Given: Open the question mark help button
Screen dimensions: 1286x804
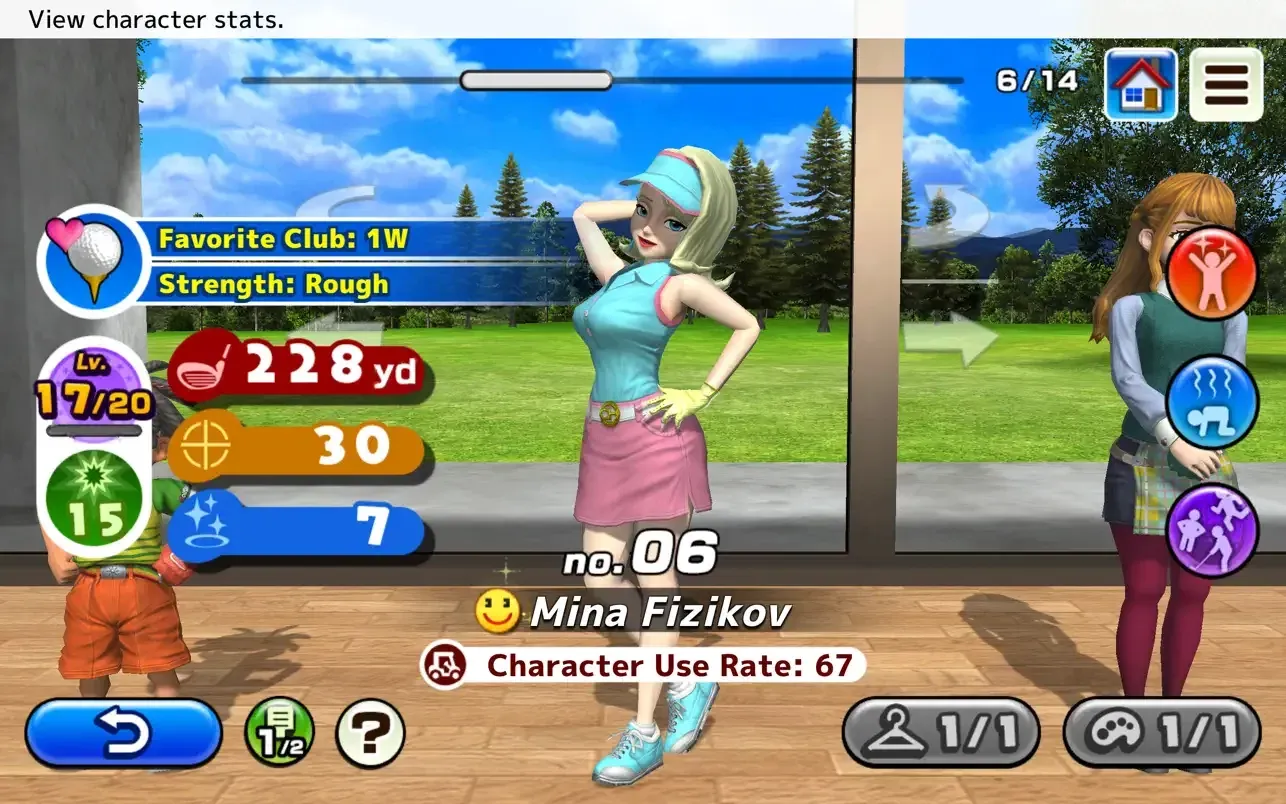Looking at the screenshot, I should tap(369, 731).
